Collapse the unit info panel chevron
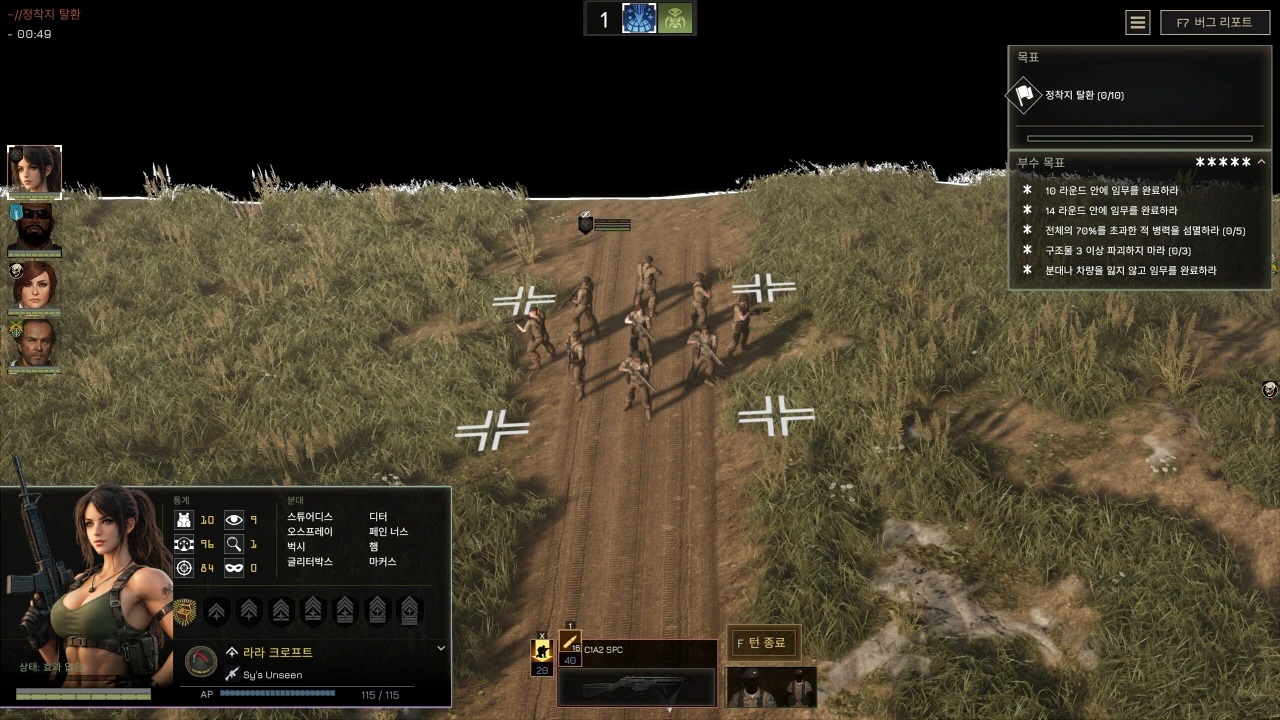This screenshot has height=720, width=1280. pos(441,648)
